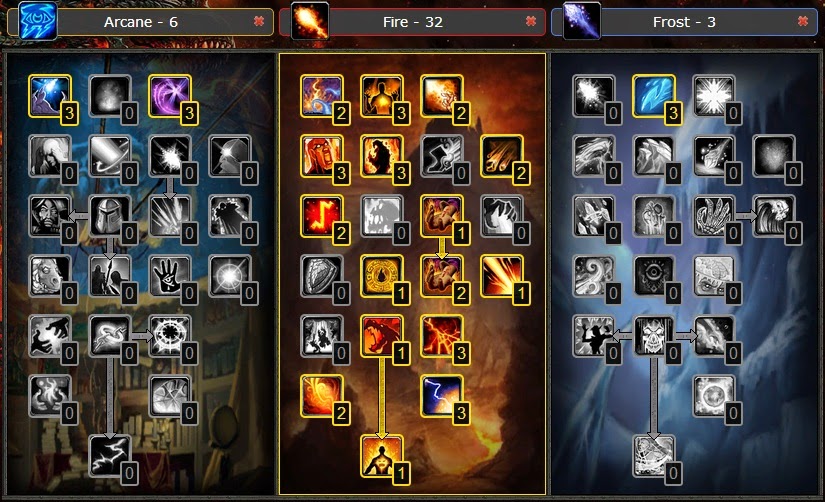This screenshot has width=825, height=502.
Task: Select the skull Ice Barrier talent
Action: pos(653,335)
